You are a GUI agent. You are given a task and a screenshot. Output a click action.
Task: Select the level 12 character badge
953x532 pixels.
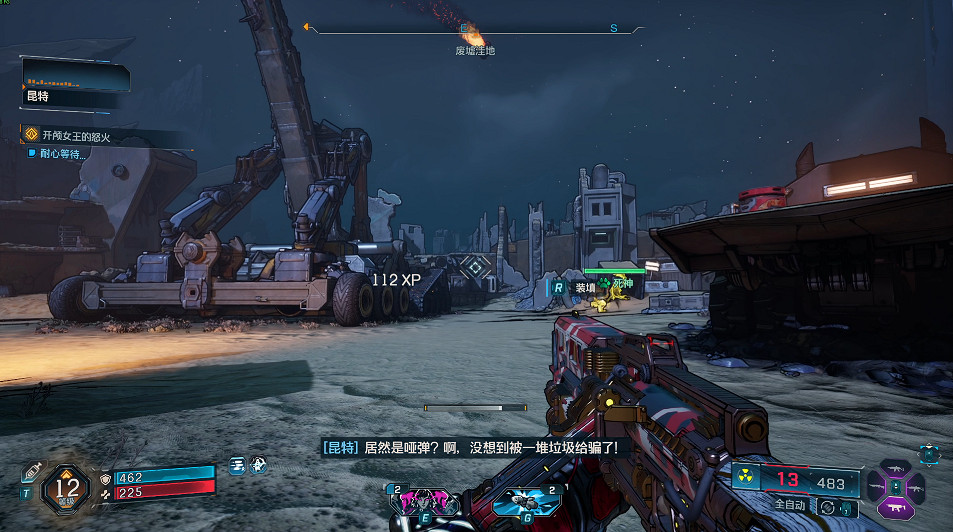pos(67,488)
